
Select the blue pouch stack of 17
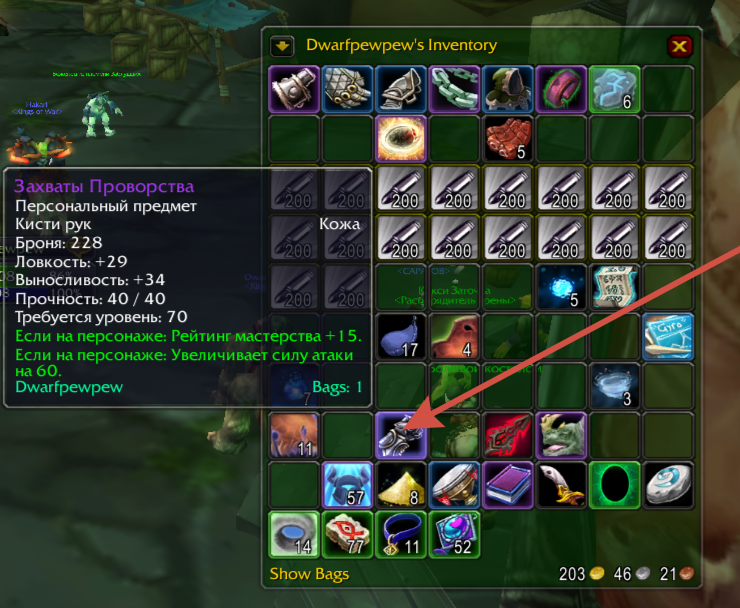(x=401, y=337)
